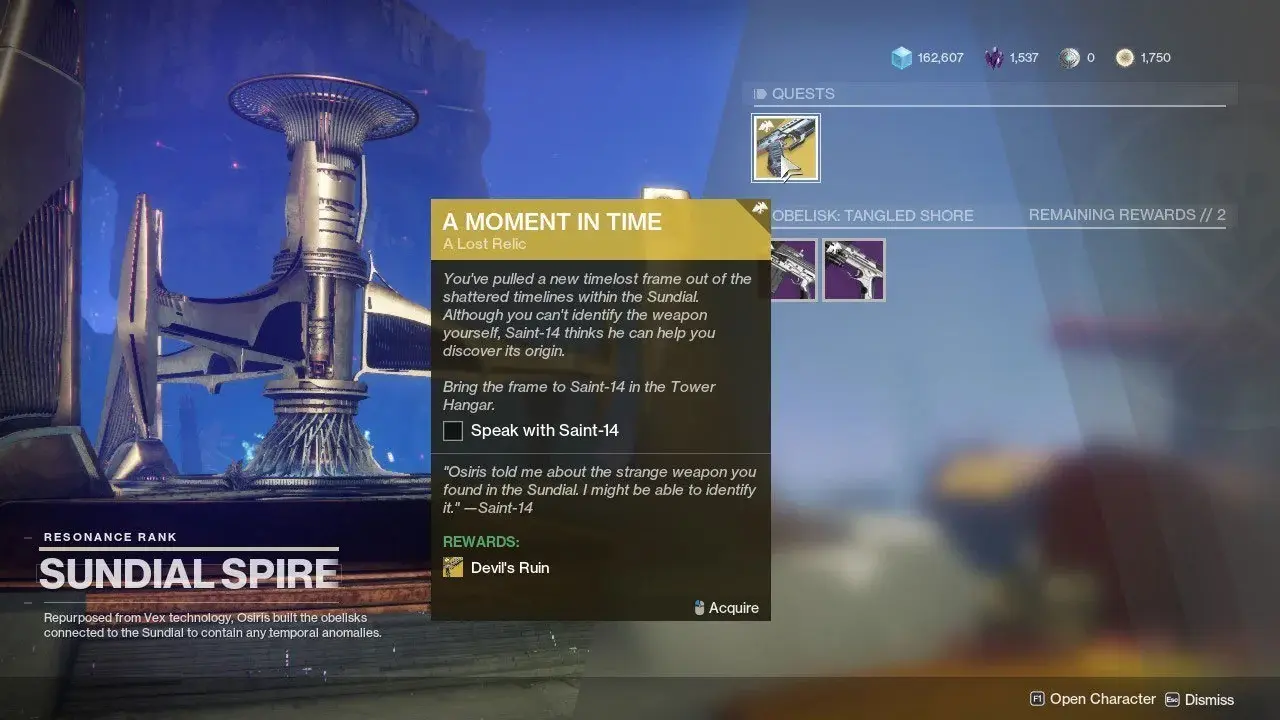Select the fully visible purple weapon reward
Screen dimensions: 1280x720
click(854, 270)
